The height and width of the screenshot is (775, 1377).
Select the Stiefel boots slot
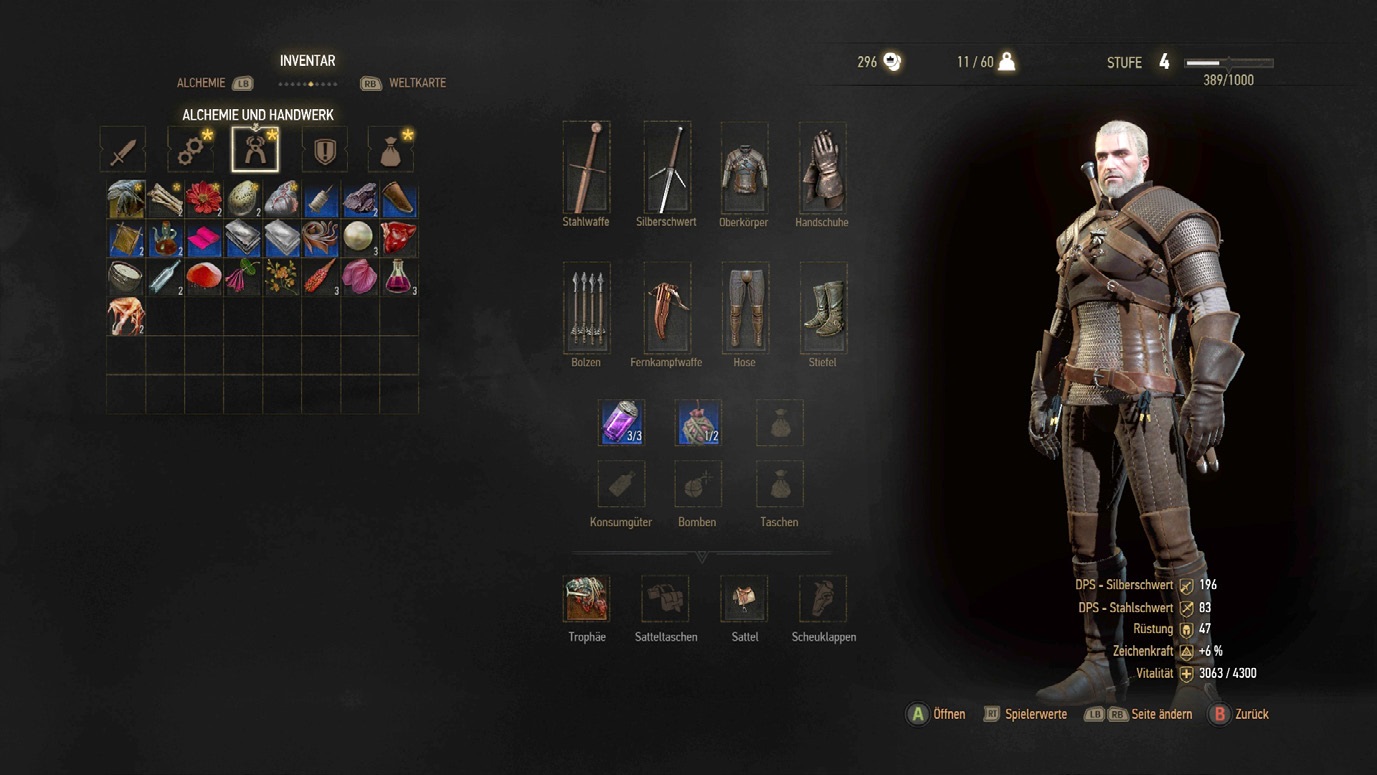tap(822, 307)
